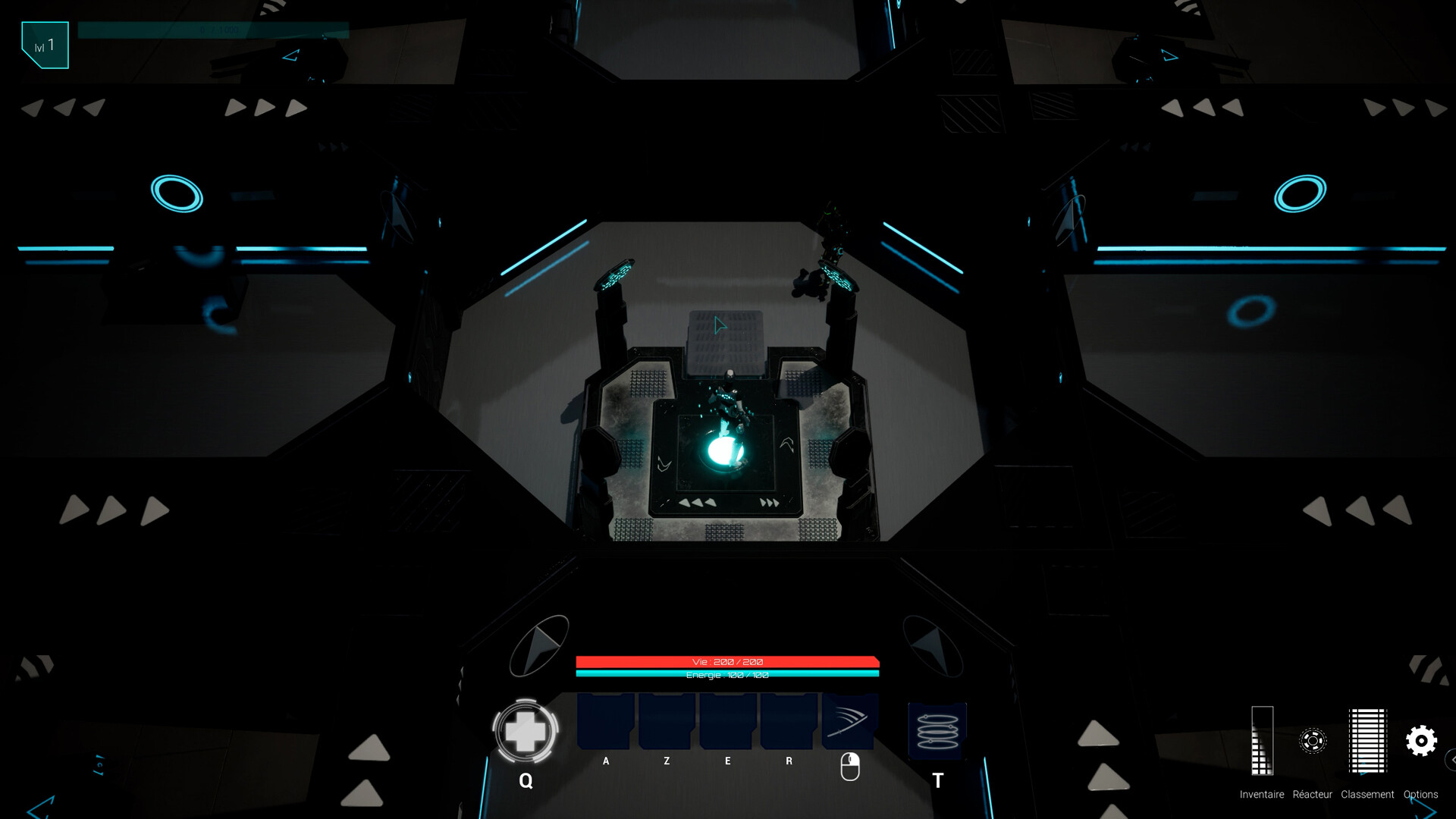Select the empty skill slot labeled R
Screen dimensions: 1456x819
(787, 720)
